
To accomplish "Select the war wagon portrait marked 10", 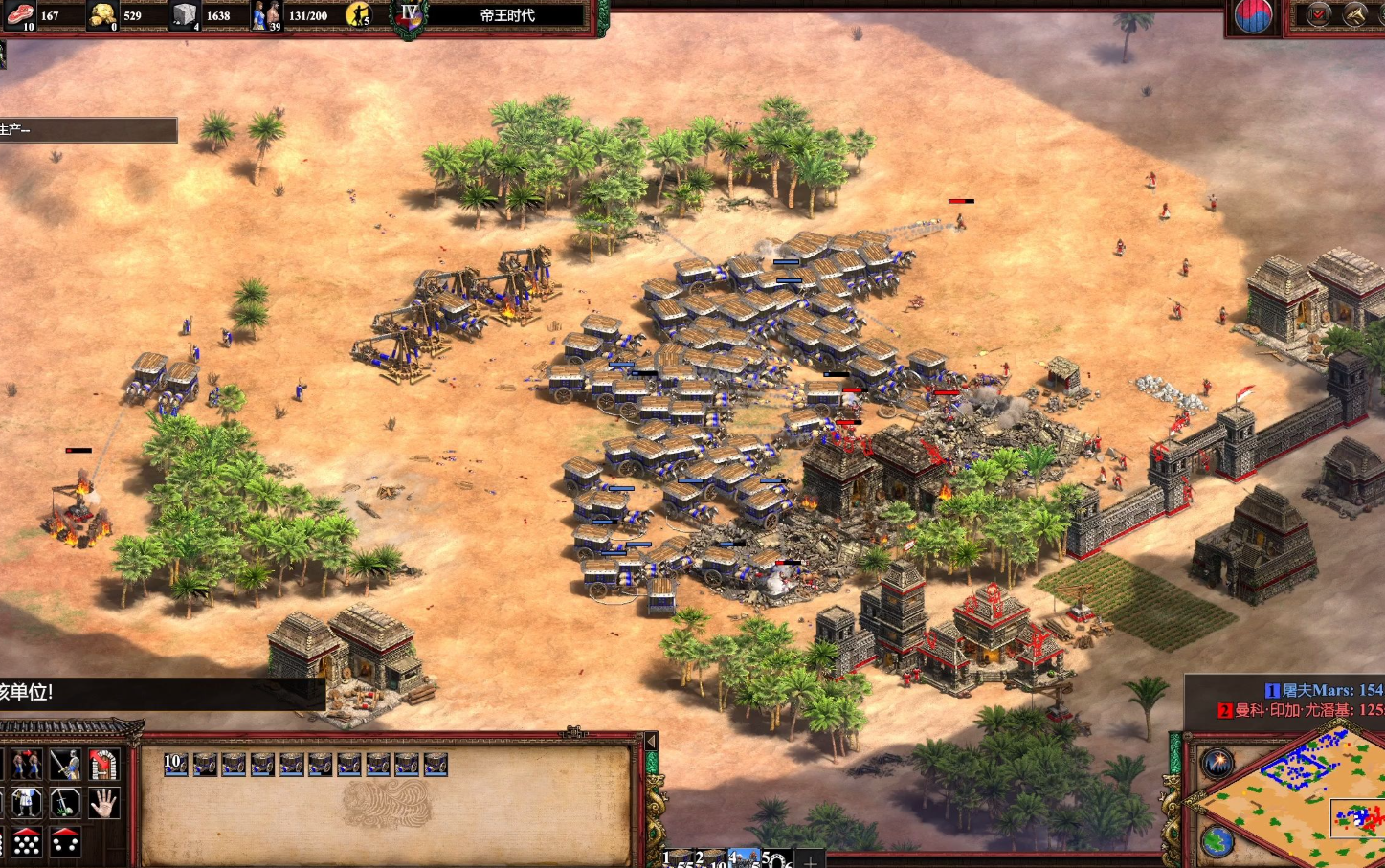I will point(175,764).
